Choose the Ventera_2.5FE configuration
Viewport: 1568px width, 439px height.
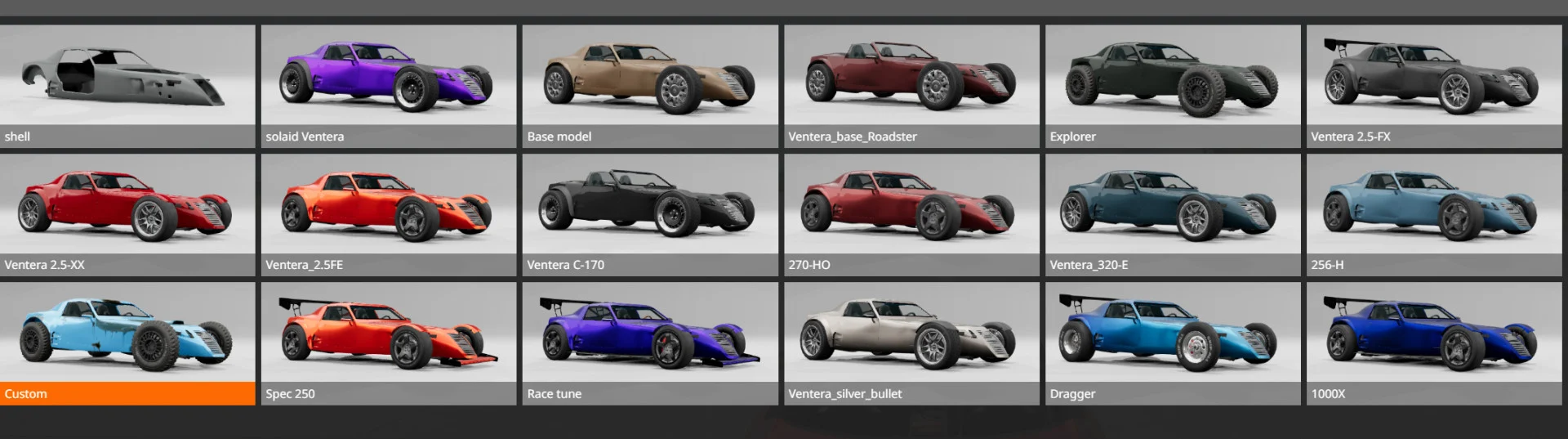click(389, 214)
